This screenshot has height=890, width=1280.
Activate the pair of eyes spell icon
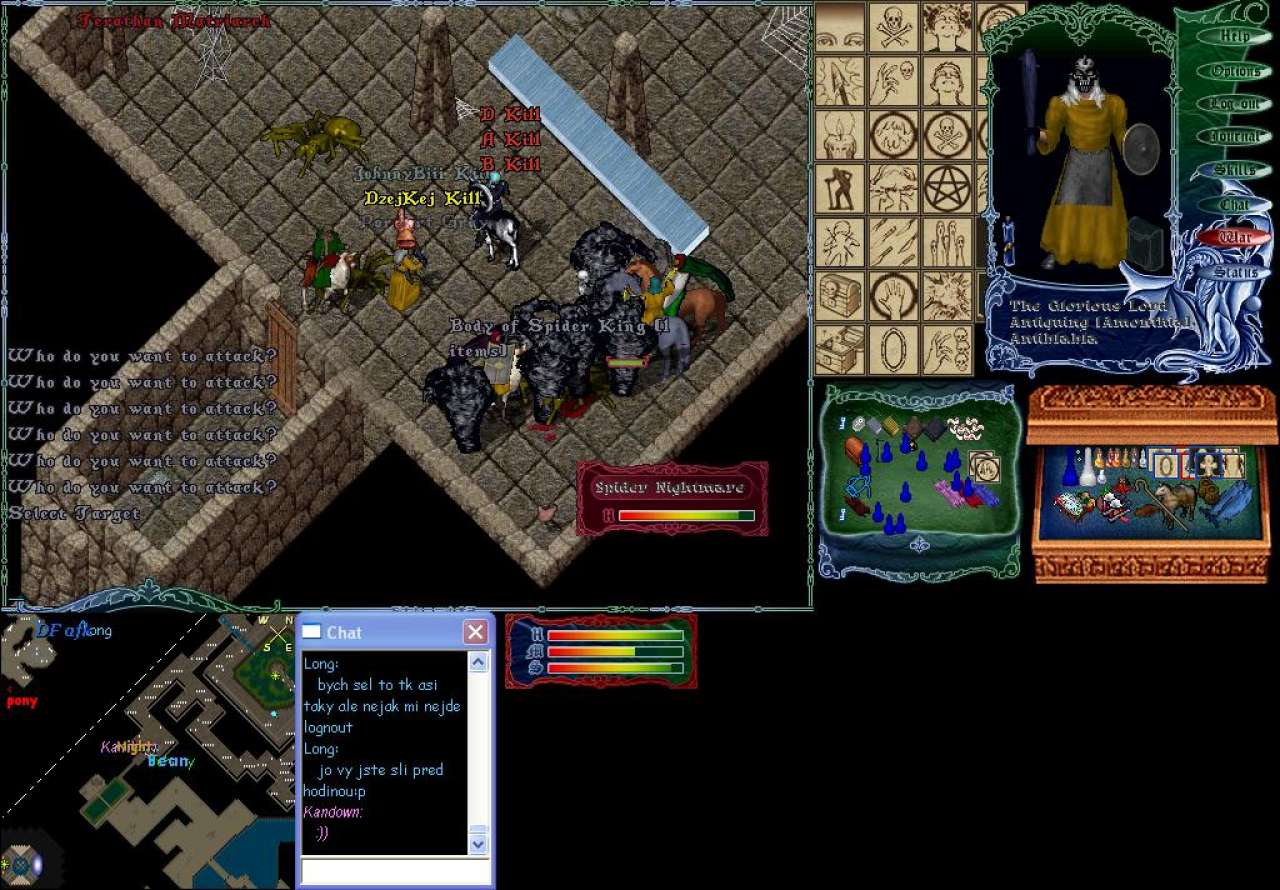840,27
